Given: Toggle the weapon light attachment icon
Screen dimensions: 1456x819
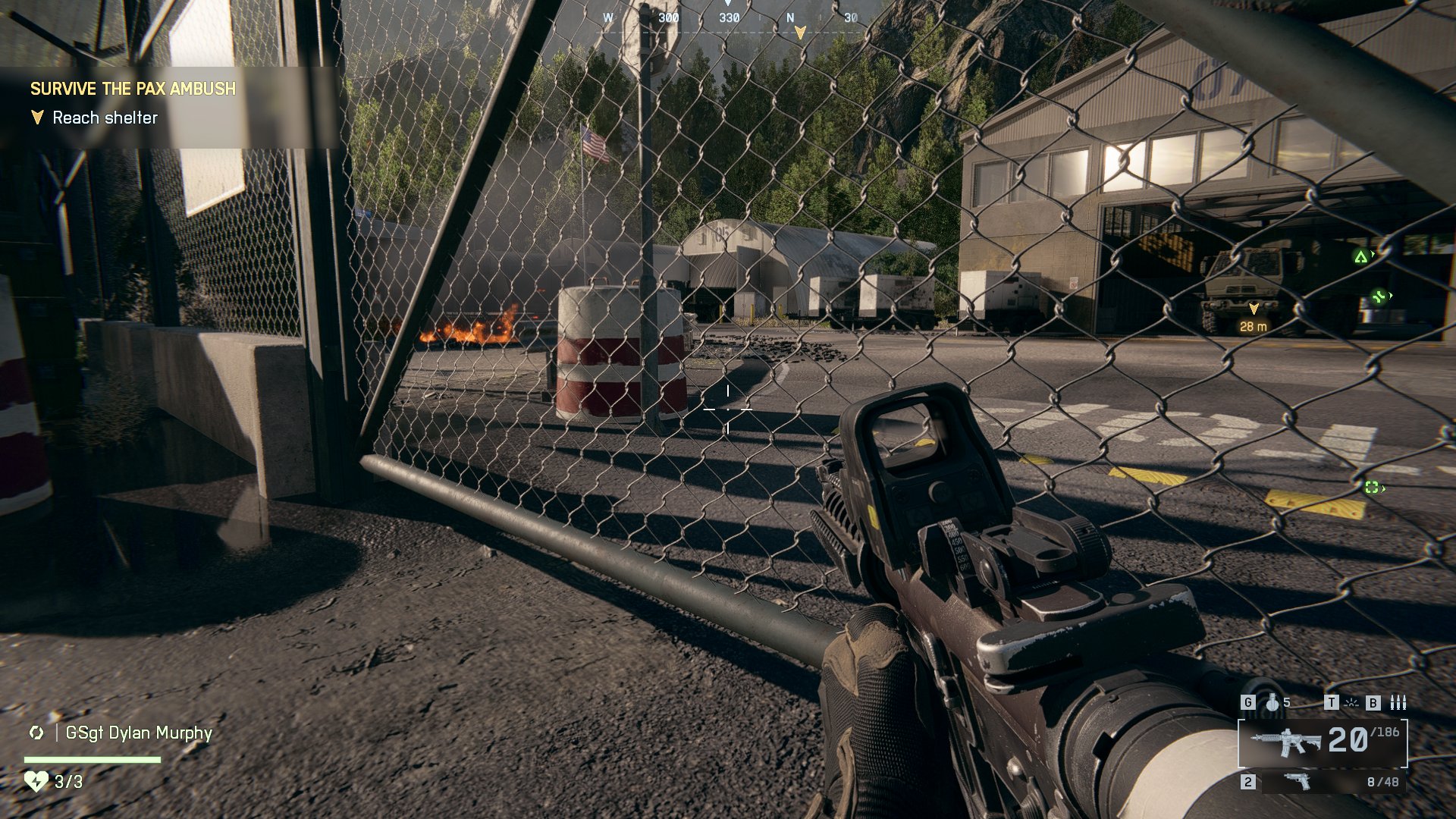Looking at the screenshot, I should point(1351,703).
